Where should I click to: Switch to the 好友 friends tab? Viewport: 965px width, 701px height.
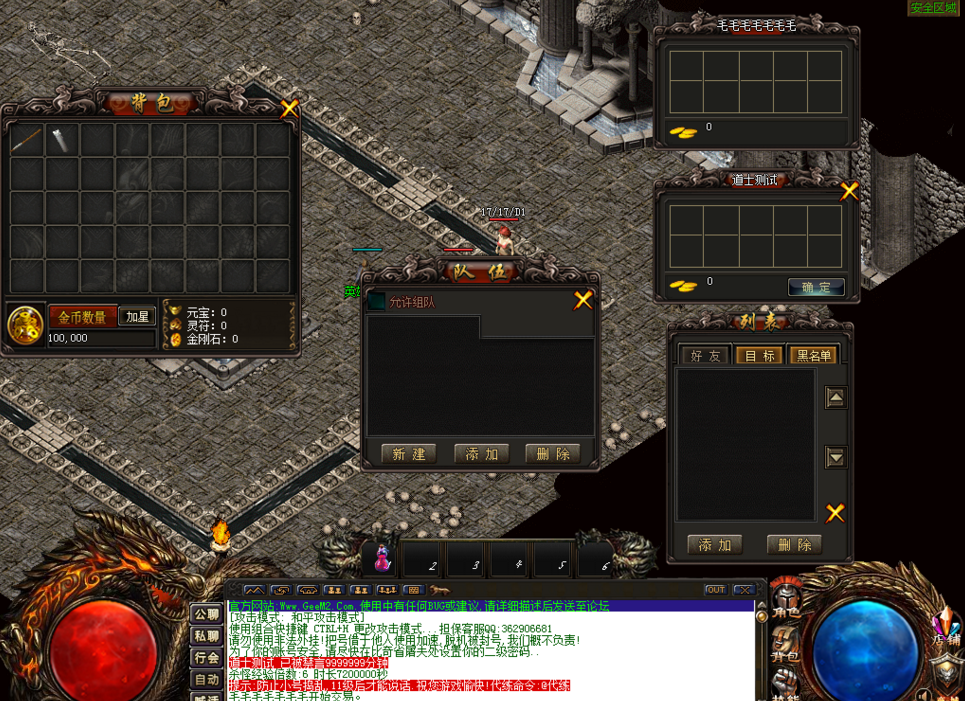pos(705,355)
